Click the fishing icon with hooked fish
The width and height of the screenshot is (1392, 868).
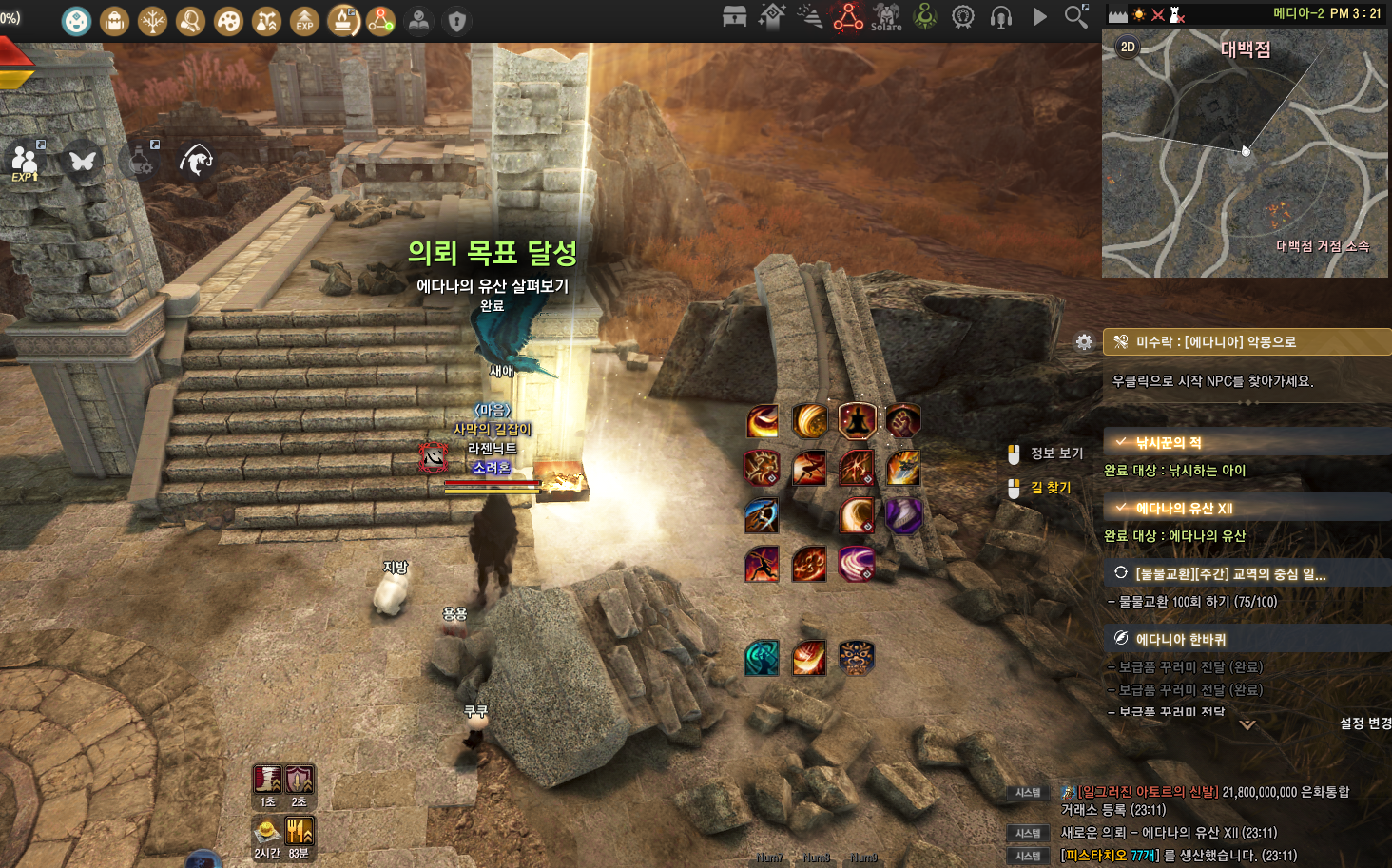tap(197, 160)
